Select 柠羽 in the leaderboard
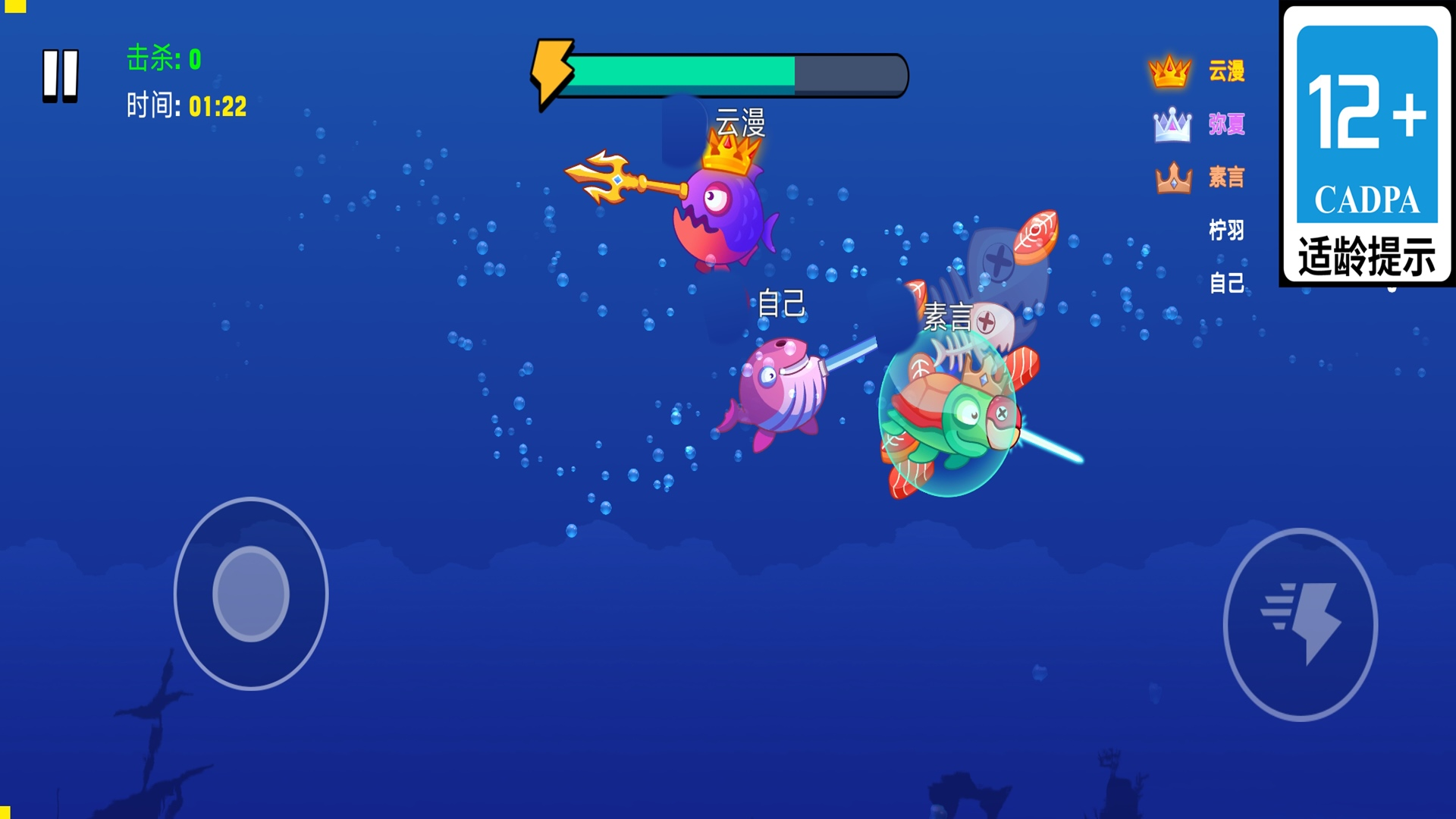Screen dimensions: 1456x819 (x=1226, y=230)
